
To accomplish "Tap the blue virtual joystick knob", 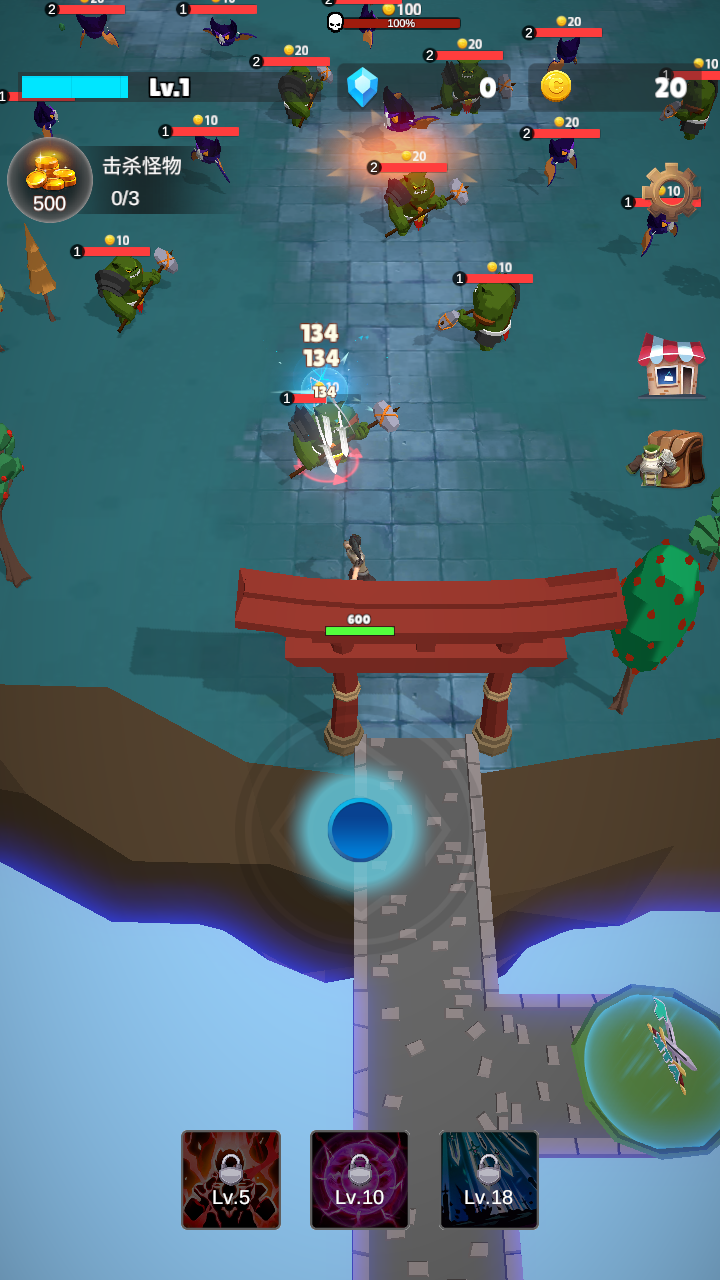I will click(360, 829).
